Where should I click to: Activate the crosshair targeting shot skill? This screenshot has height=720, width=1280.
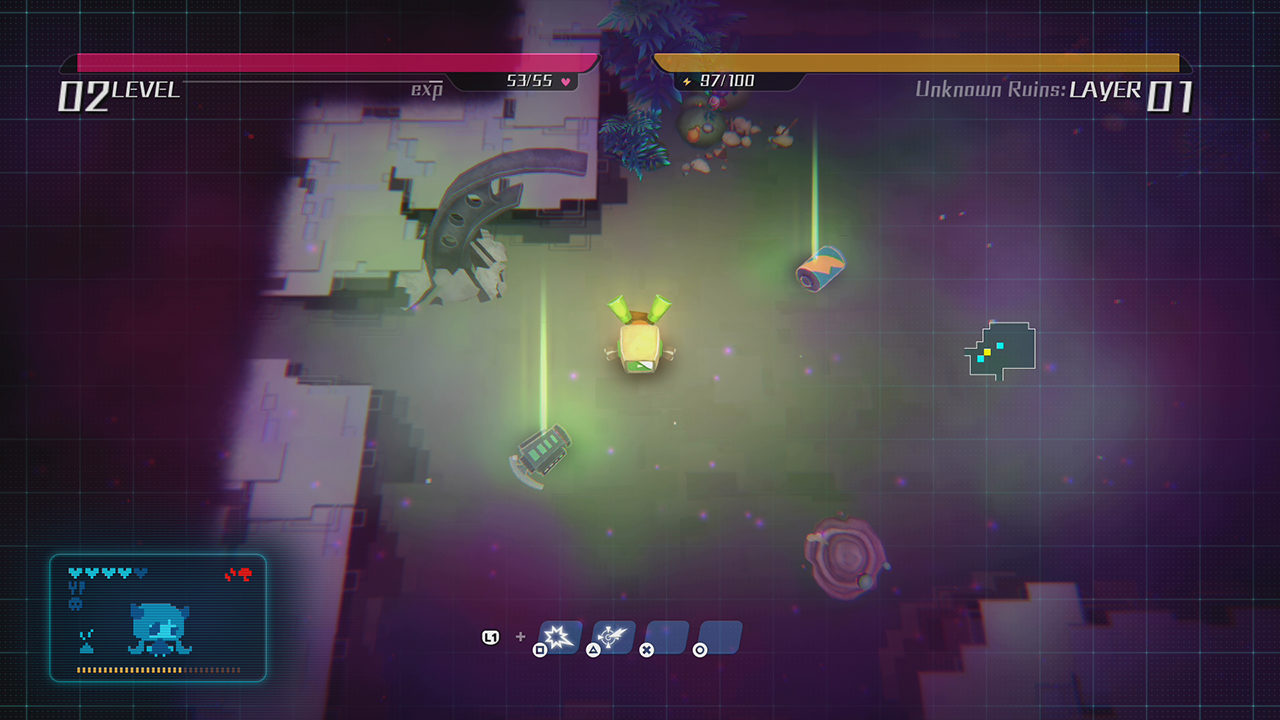pos(613,636)
